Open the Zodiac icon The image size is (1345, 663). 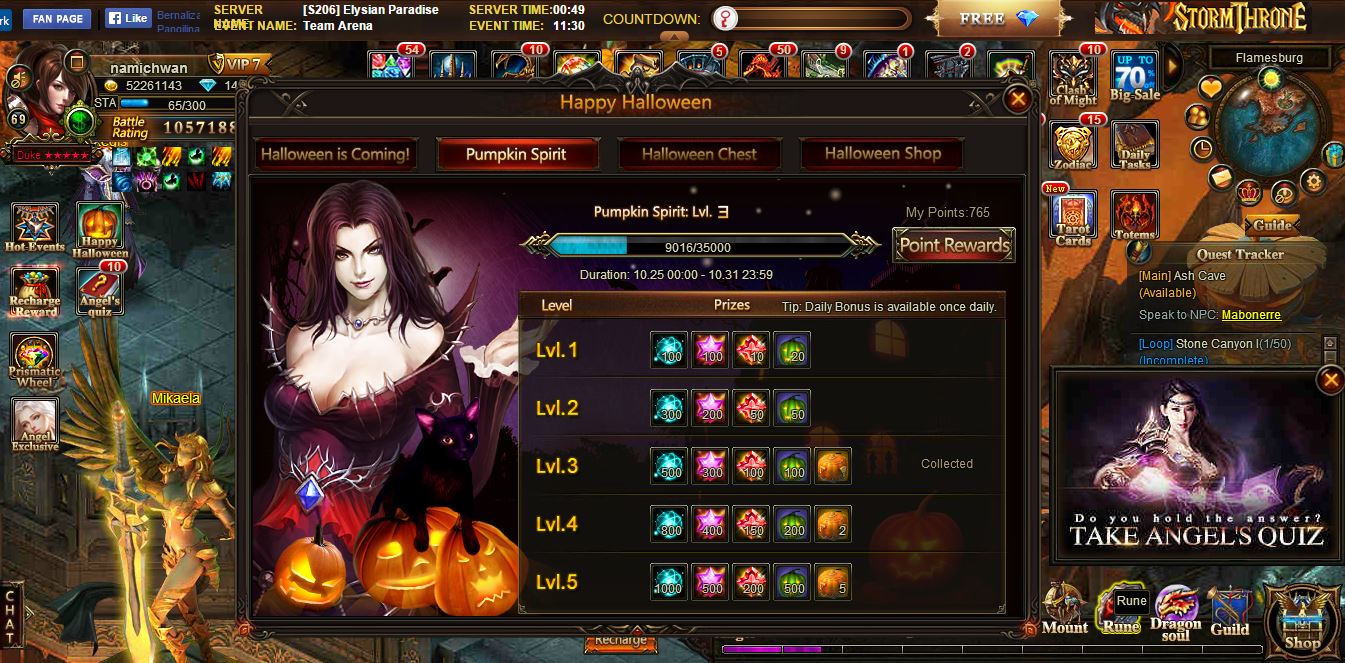point(1073,145)
